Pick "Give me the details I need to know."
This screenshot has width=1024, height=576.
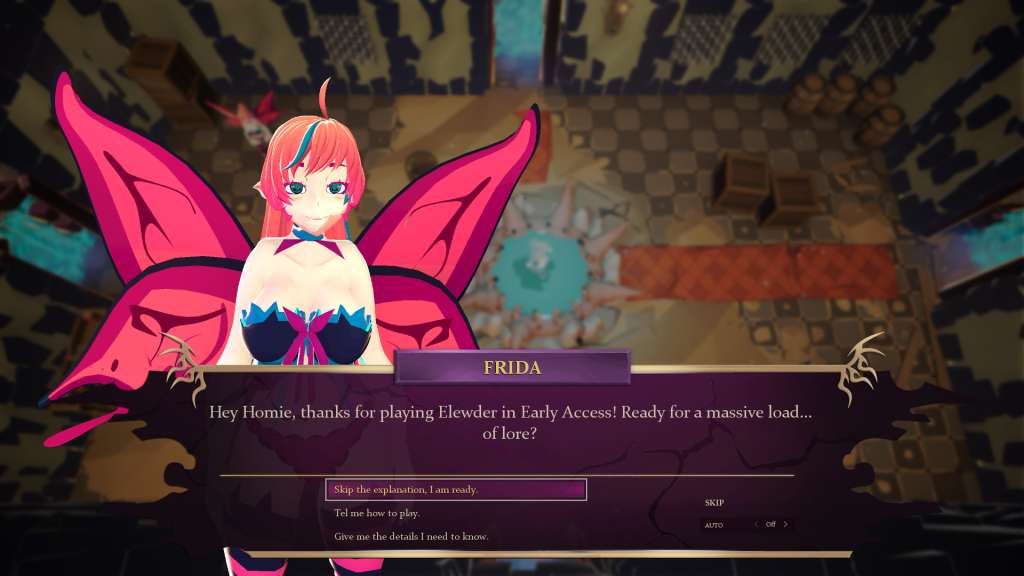pos(411,537)
